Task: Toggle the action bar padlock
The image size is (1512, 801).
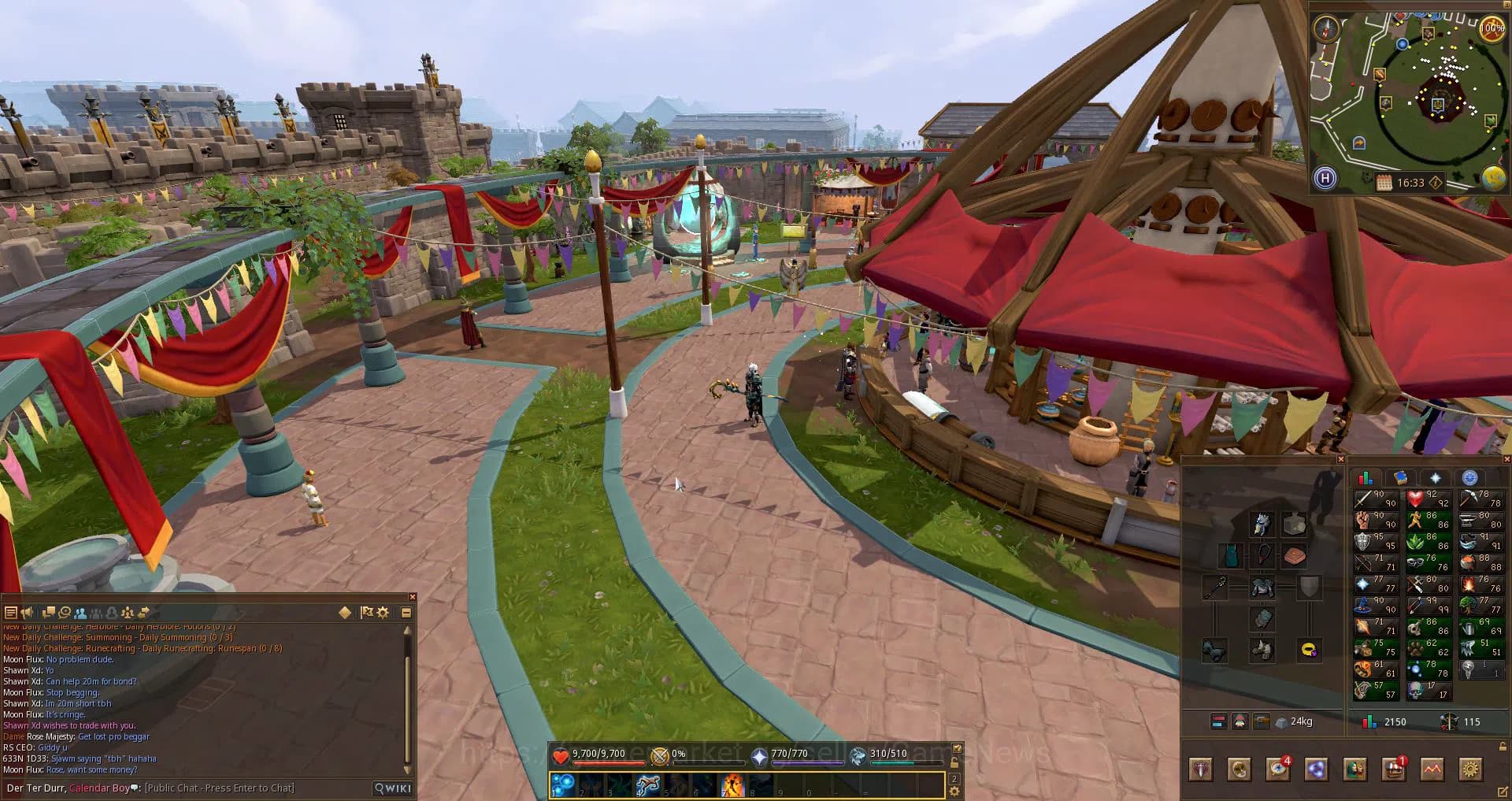Action: click(954, 762)
